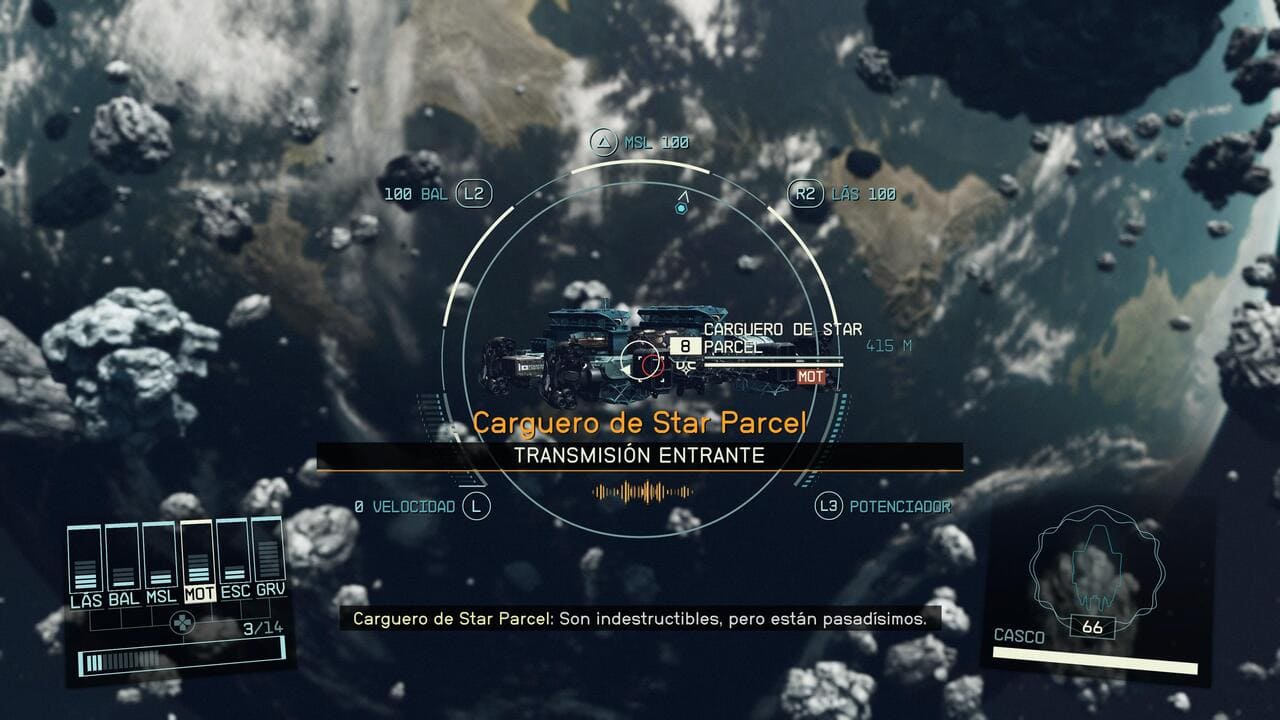Image resolution: width=1280 pixels, height=720 pixels.
Task: Answer the Transmisión Entrante banner
Action: click(x=639, y=456)
